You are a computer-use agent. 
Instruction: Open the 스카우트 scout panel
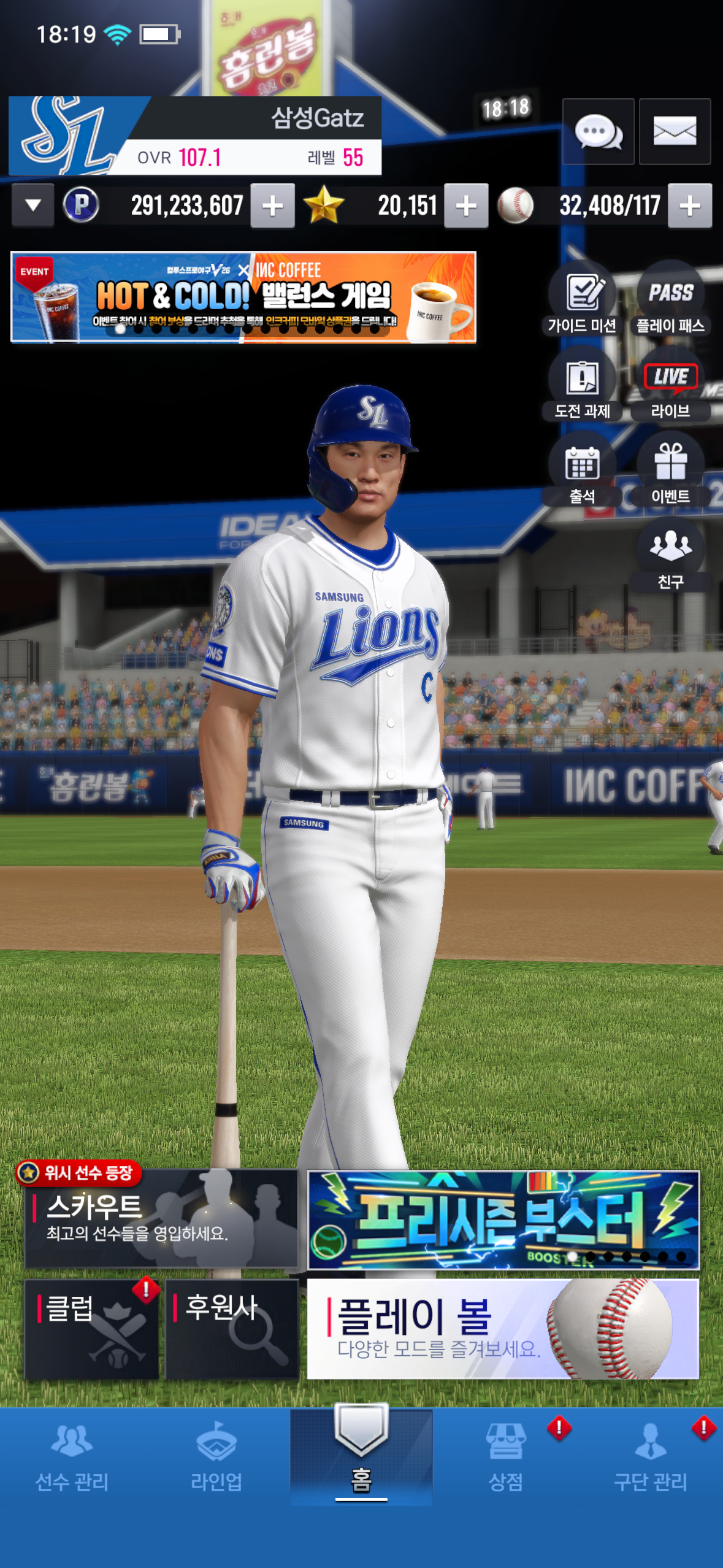pyautogui.click(x=161, y=1218)
